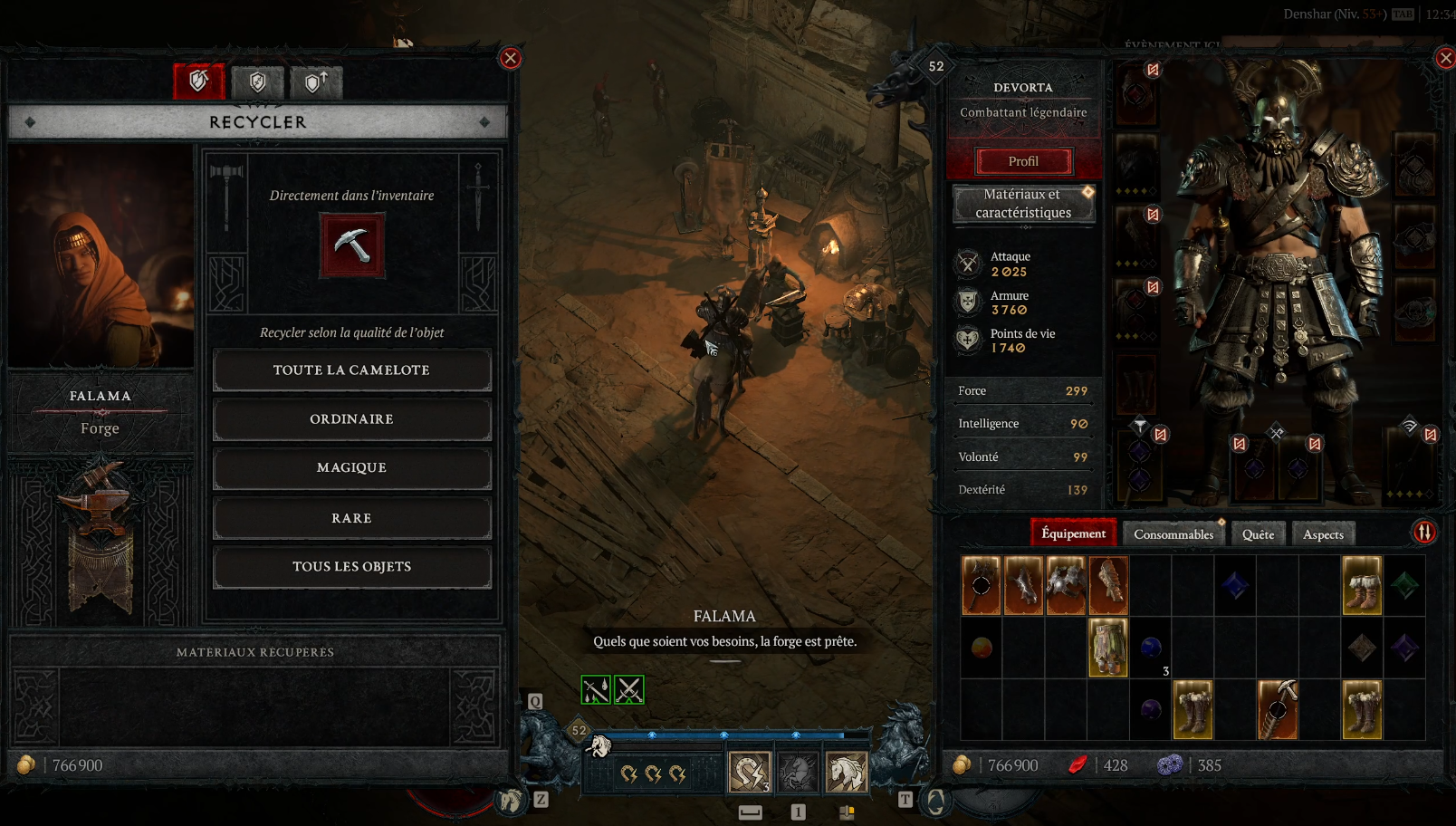Activate the red pickaxe recycle-from-inventory icon

click(352, 245)
